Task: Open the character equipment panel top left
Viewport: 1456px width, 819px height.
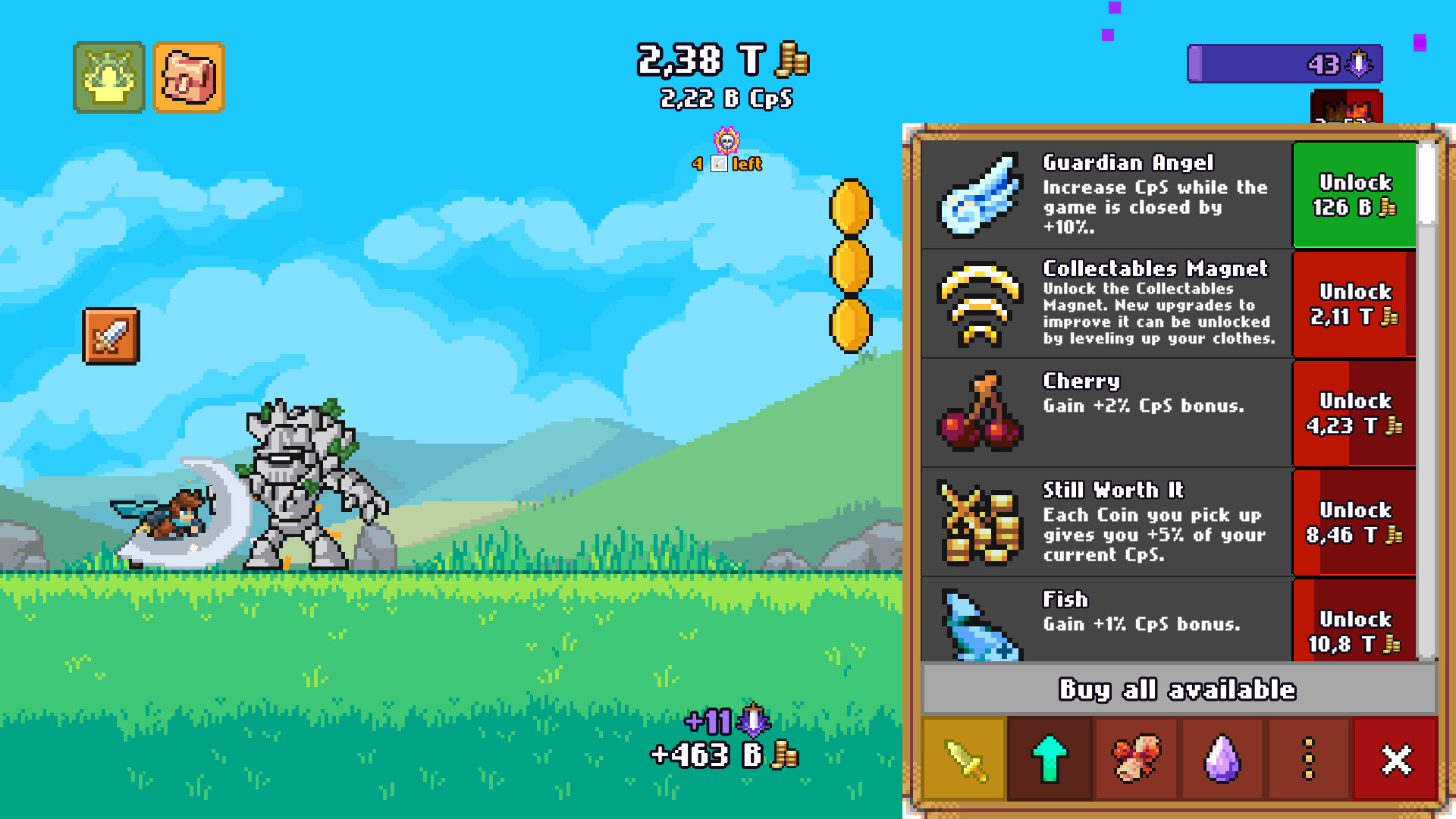Action: pos(108,77)
